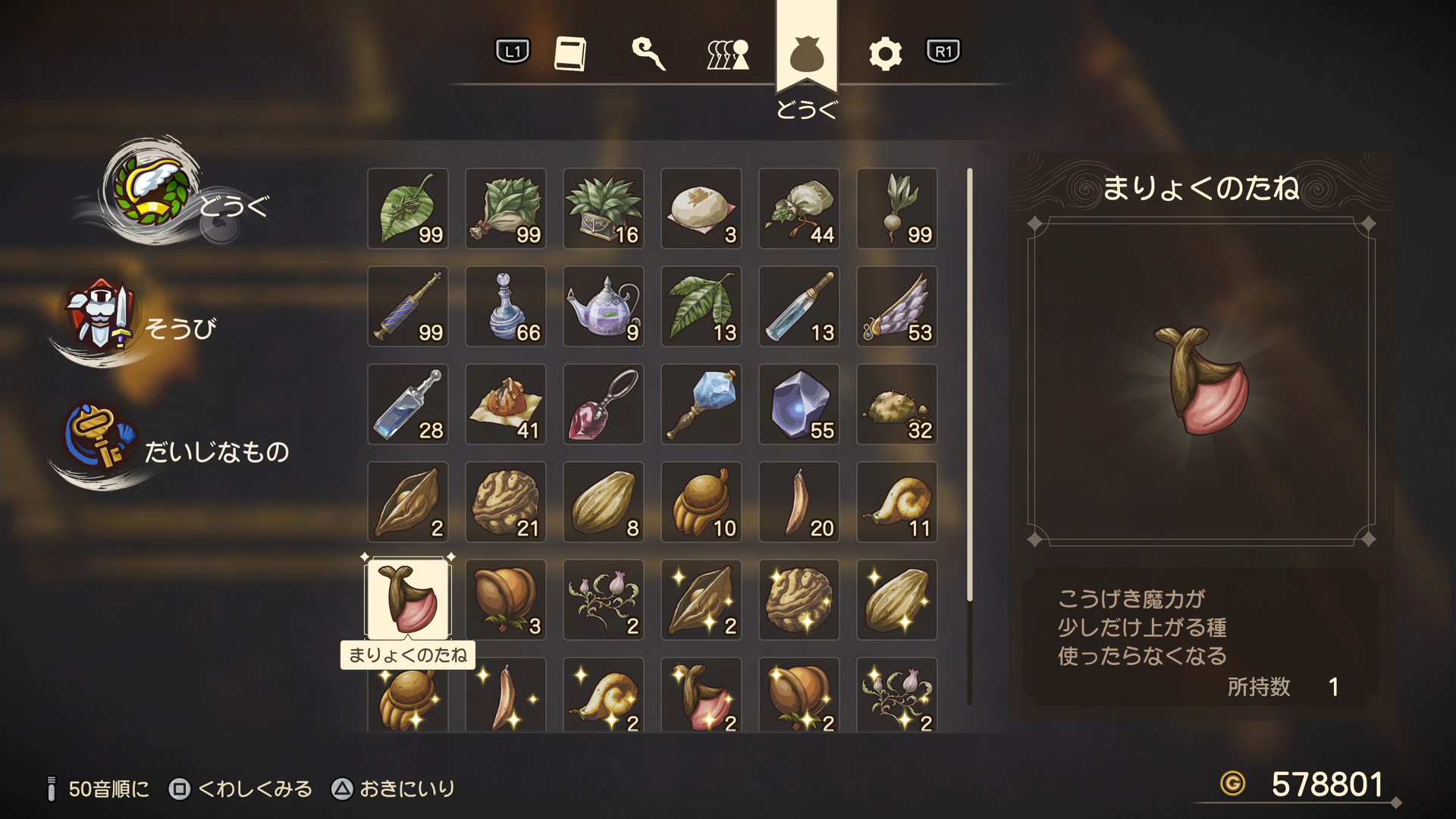The height and width of the screenshot is (819, 1456).
Task: Pick the round potion bottle with 66
Action: click(x=506, y=306)
